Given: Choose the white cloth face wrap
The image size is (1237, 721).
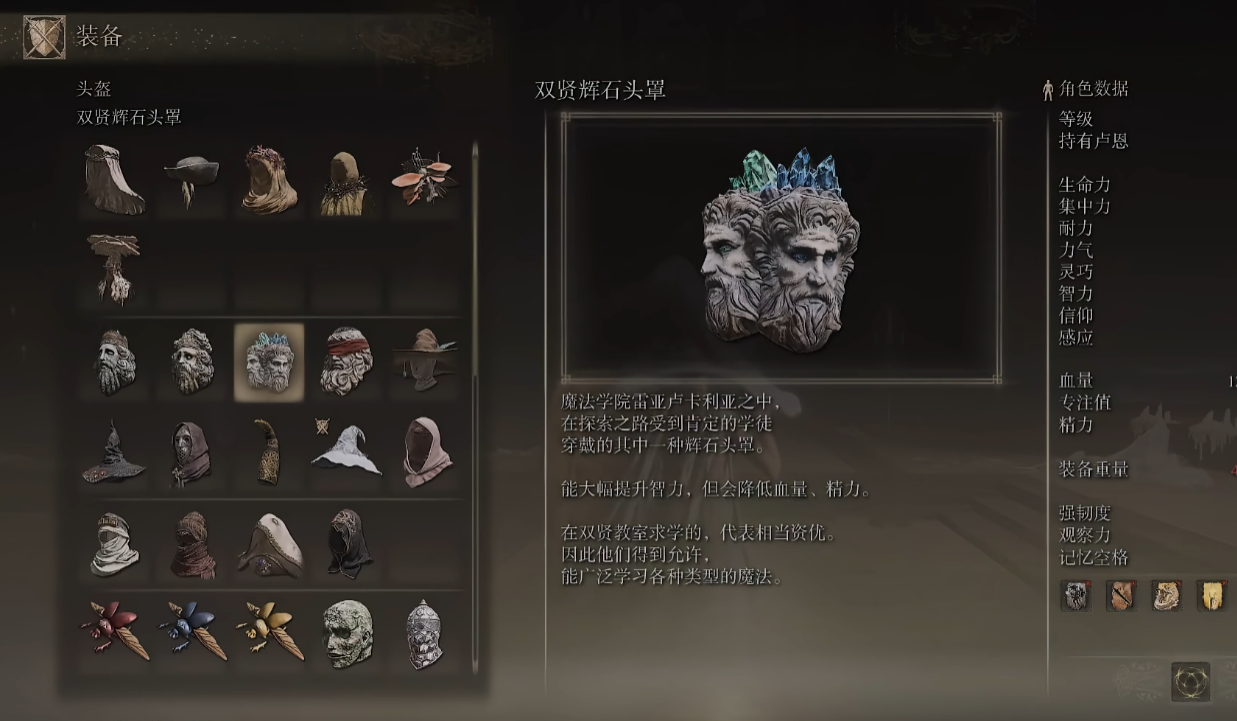Looking at the screenshot, I should click(x=113, y=544).
